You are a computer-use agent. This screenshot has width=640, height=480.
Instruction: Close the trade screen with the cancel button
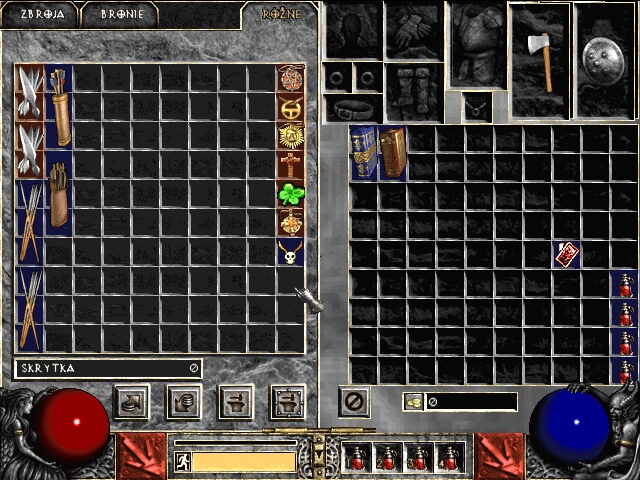[x=354, y=402]
